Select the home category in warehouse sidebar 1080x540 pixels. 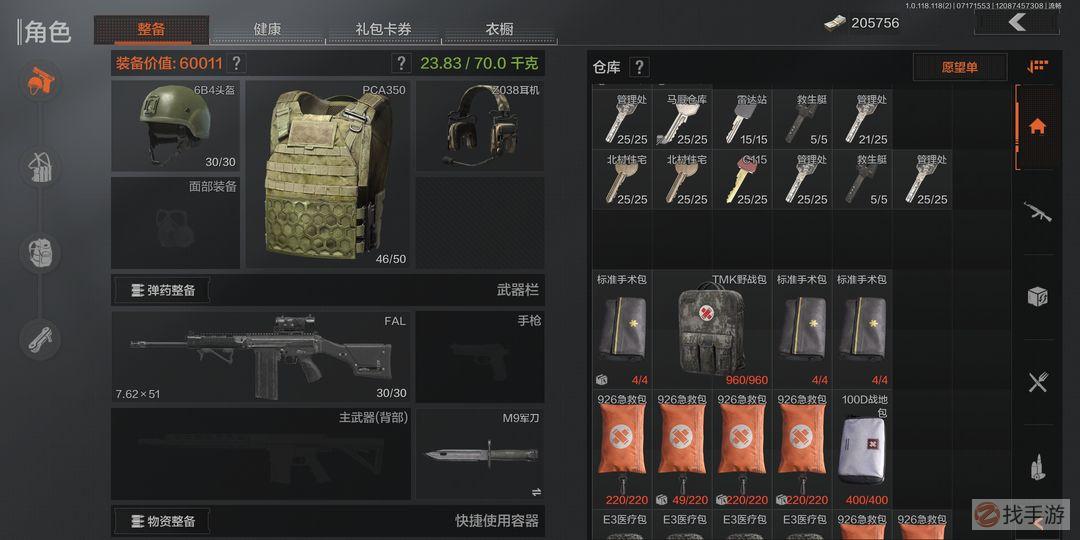(x=1037, y=126)
